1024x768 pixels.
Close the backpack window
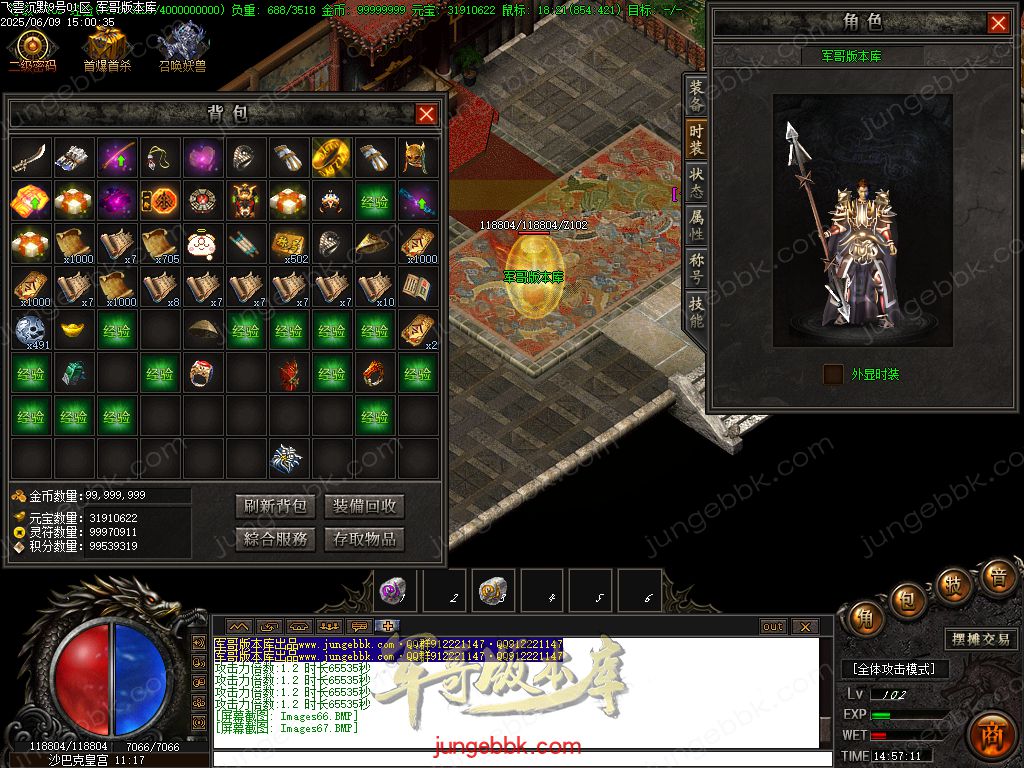[x=426, y=114]
